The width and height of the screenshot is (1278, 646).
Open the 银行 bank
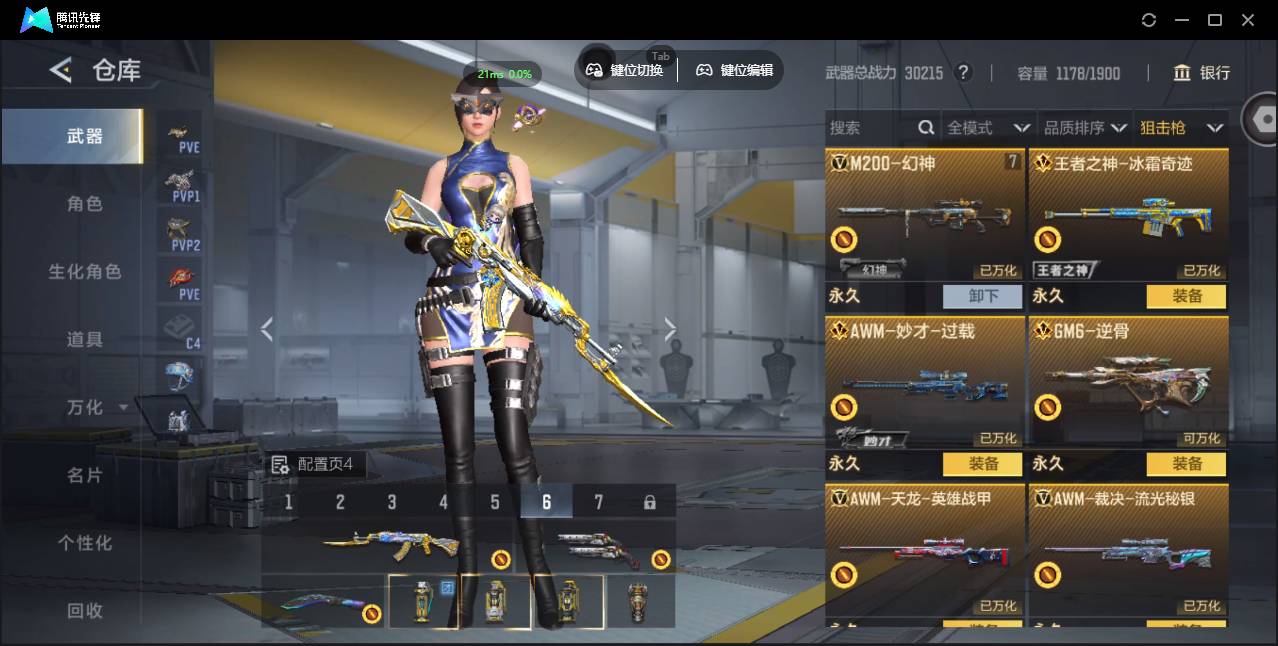1202,73
